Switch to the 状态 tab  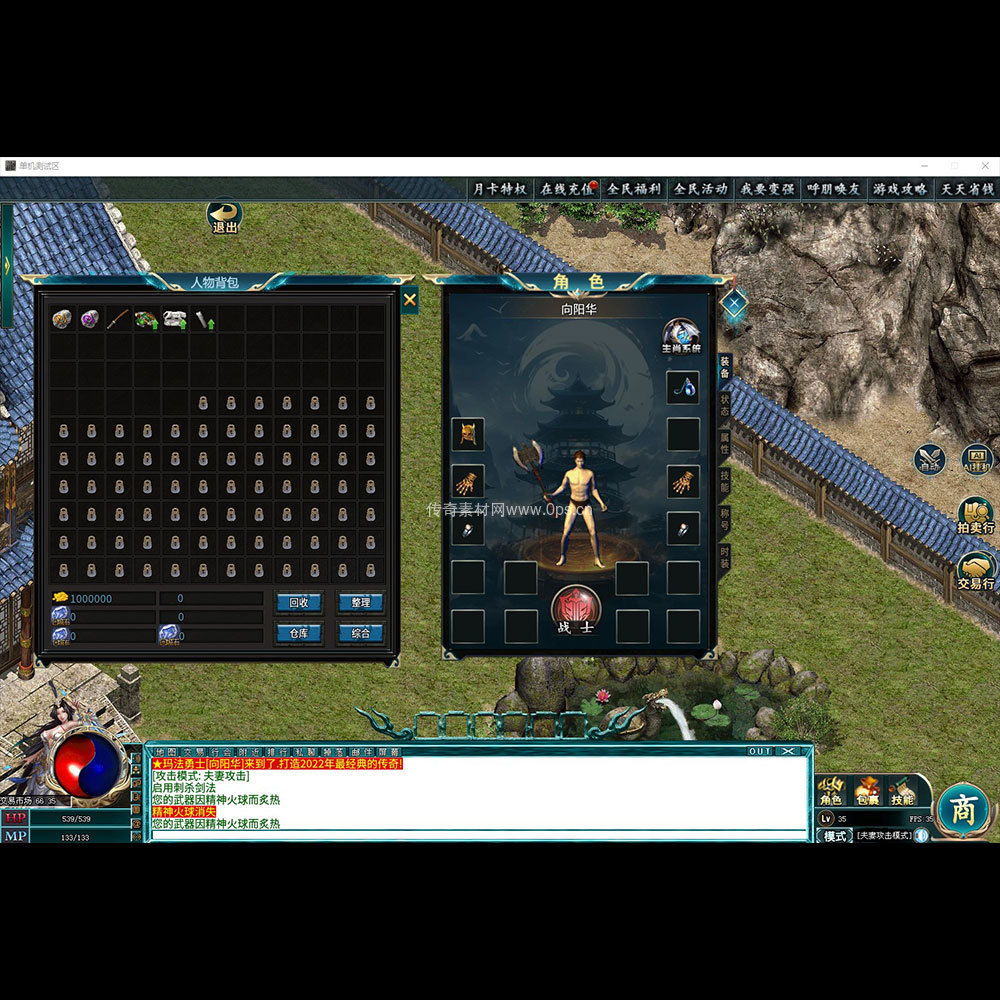coord(725,403)
